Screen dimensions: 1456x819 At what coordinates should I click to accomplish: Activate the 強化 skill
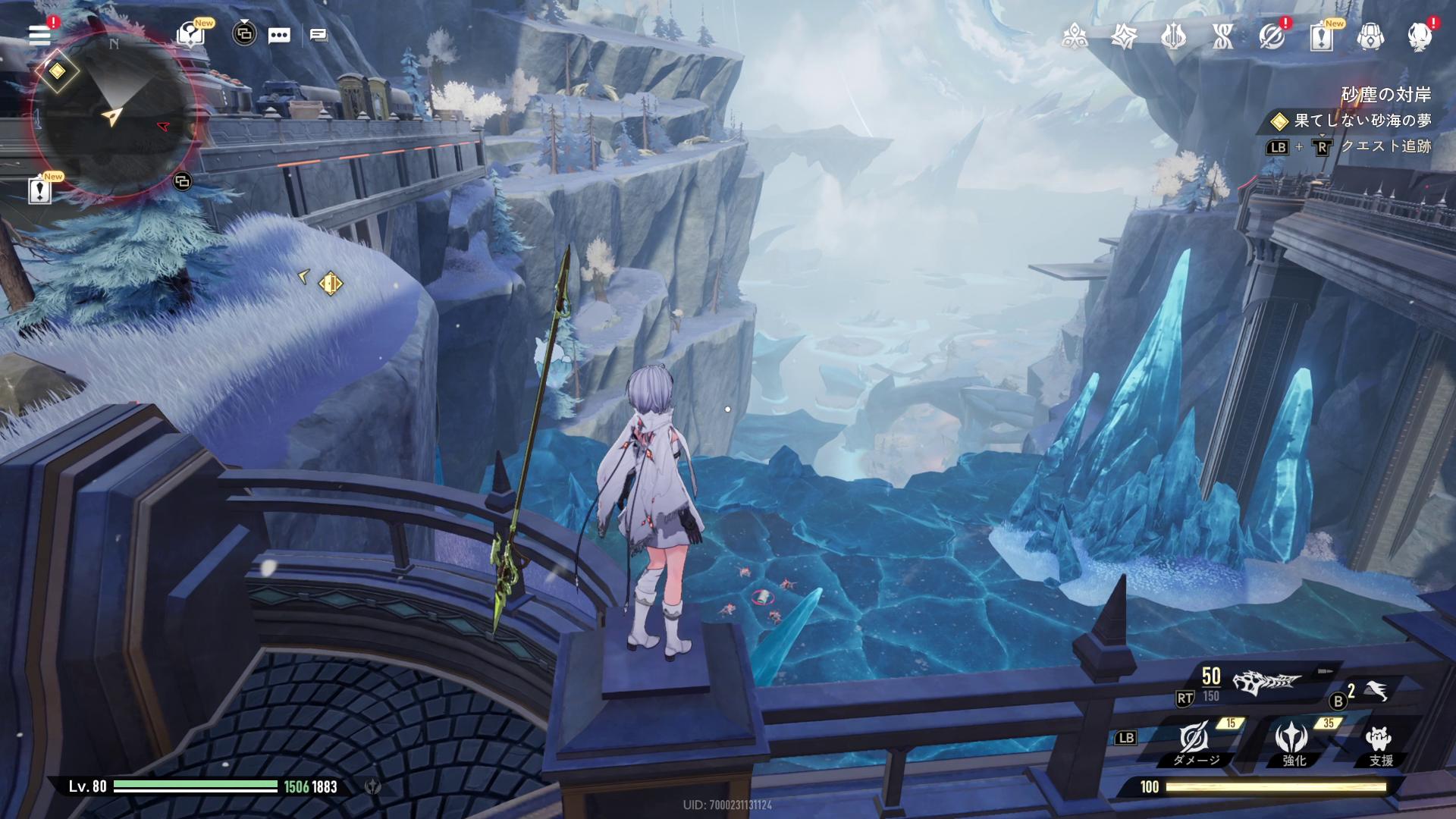tap(1291, 738)
